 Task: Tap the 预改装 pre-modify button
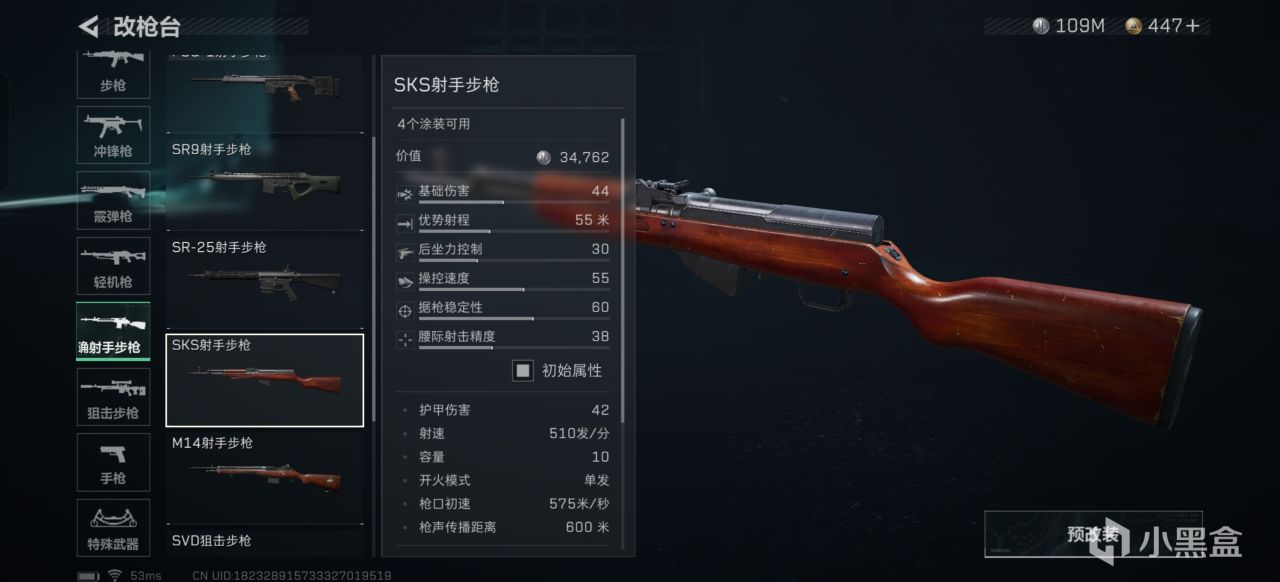click(1093, 535)
